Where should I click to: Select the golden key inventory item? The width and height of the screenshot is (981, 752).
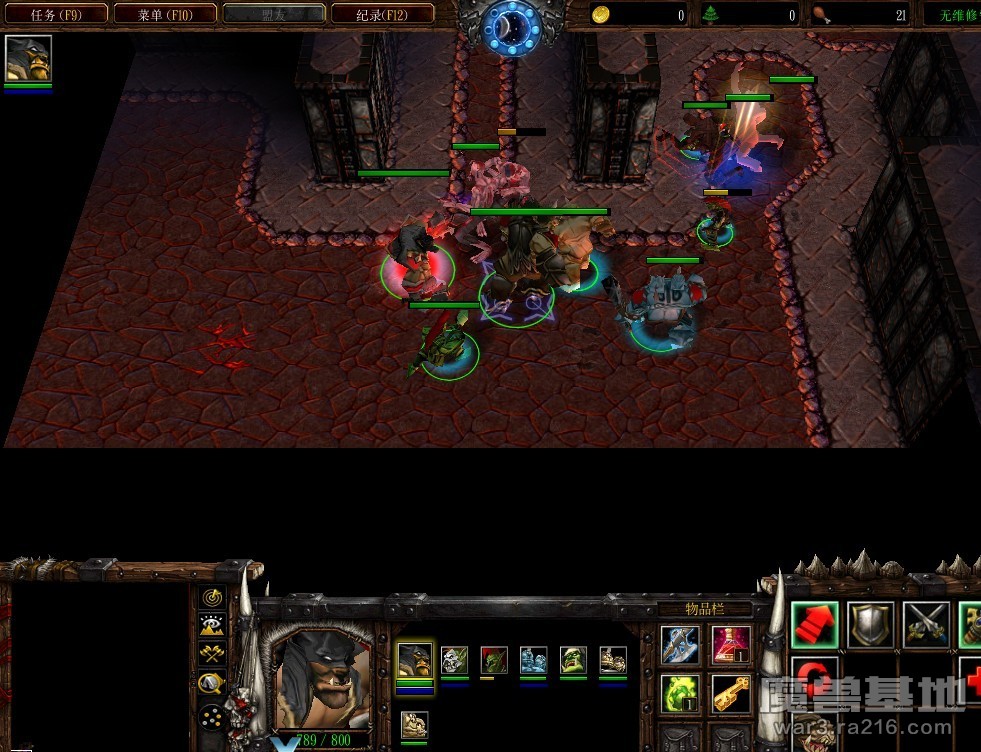click(x=731, y=693)
